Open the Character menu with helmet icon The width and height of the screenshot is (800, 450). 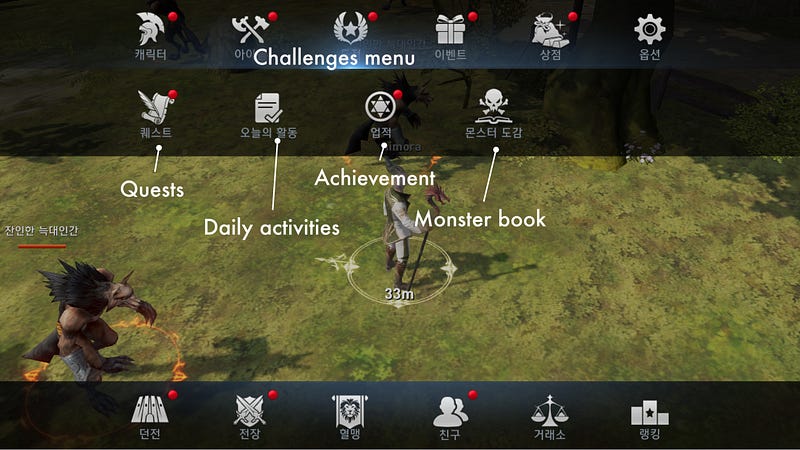point(151,31)
